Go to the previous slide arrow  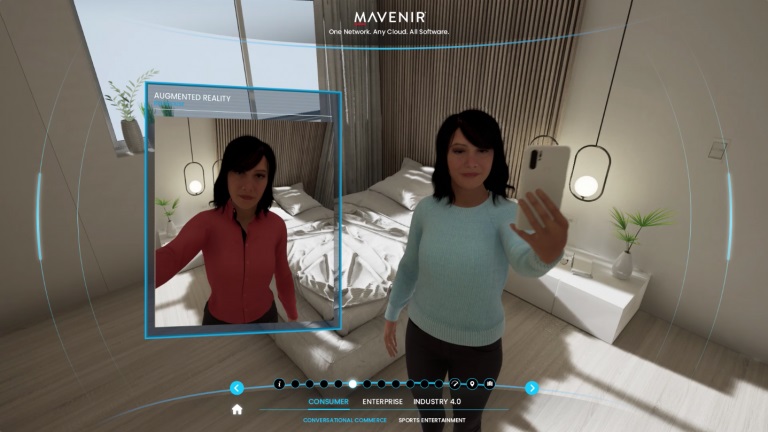click(x=237, y=388)
